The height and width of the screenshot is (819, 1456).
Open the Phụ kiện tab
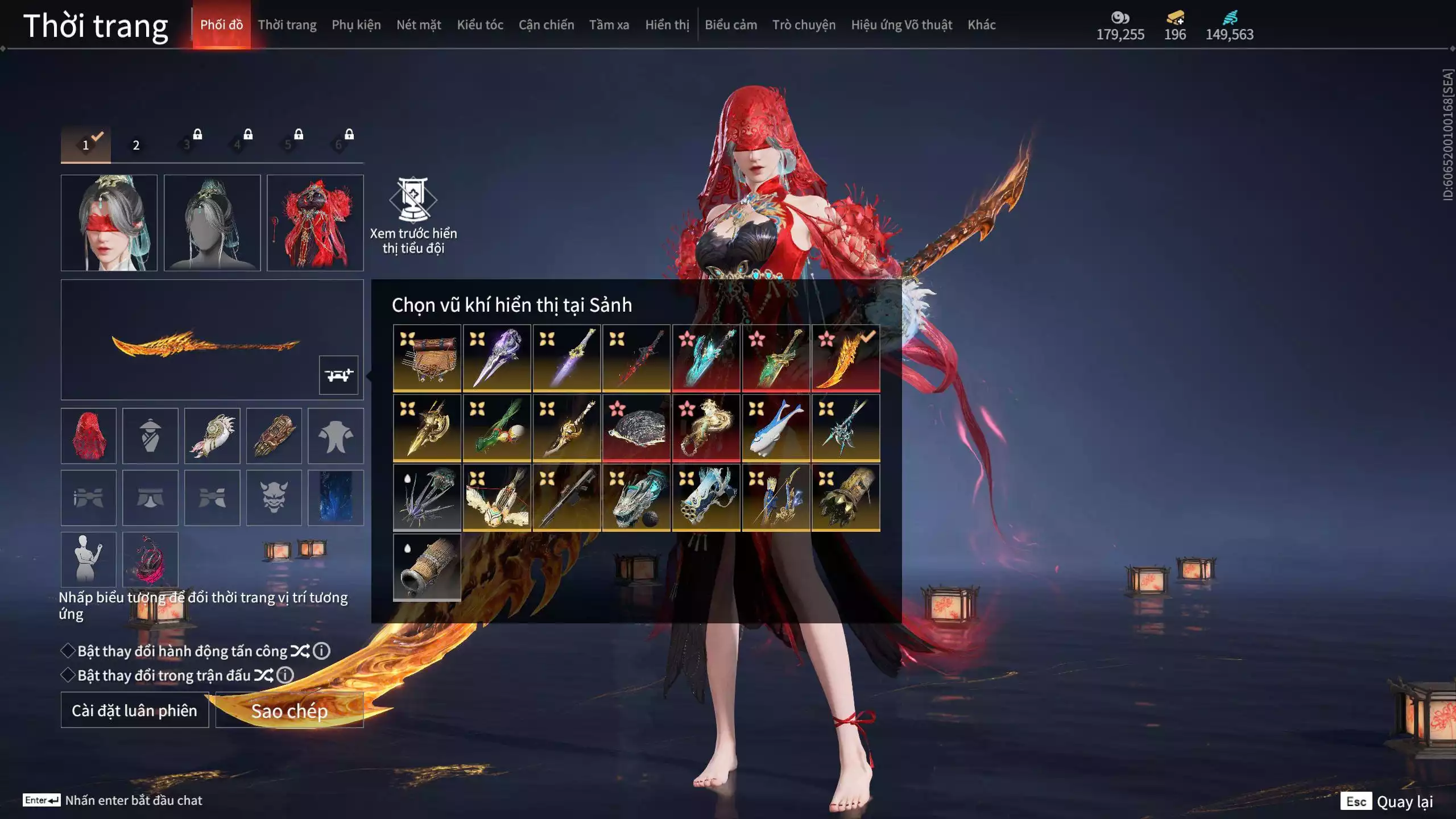coord(356,25)
